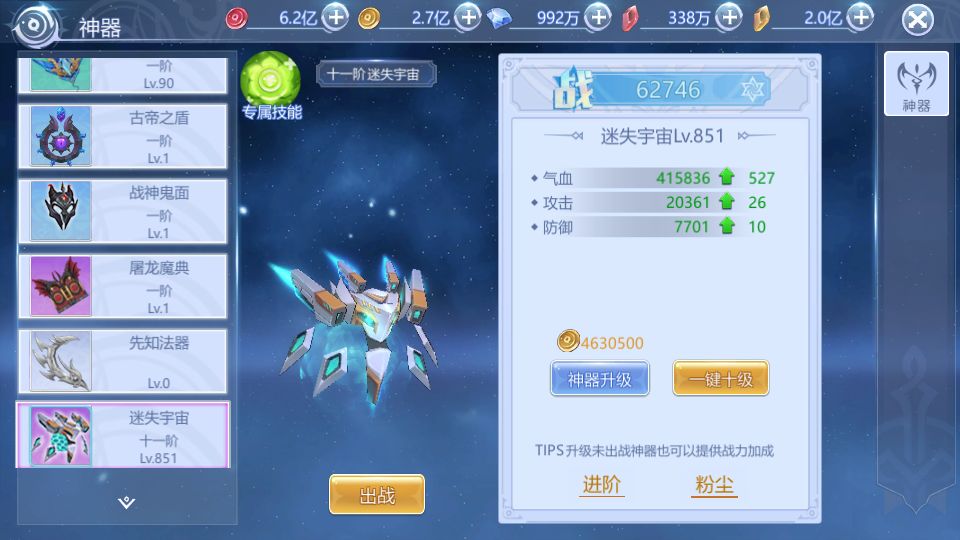Add more blue diamonds (992万)
960x540 pixels.
pyautogui.click(x=598, y=17)
